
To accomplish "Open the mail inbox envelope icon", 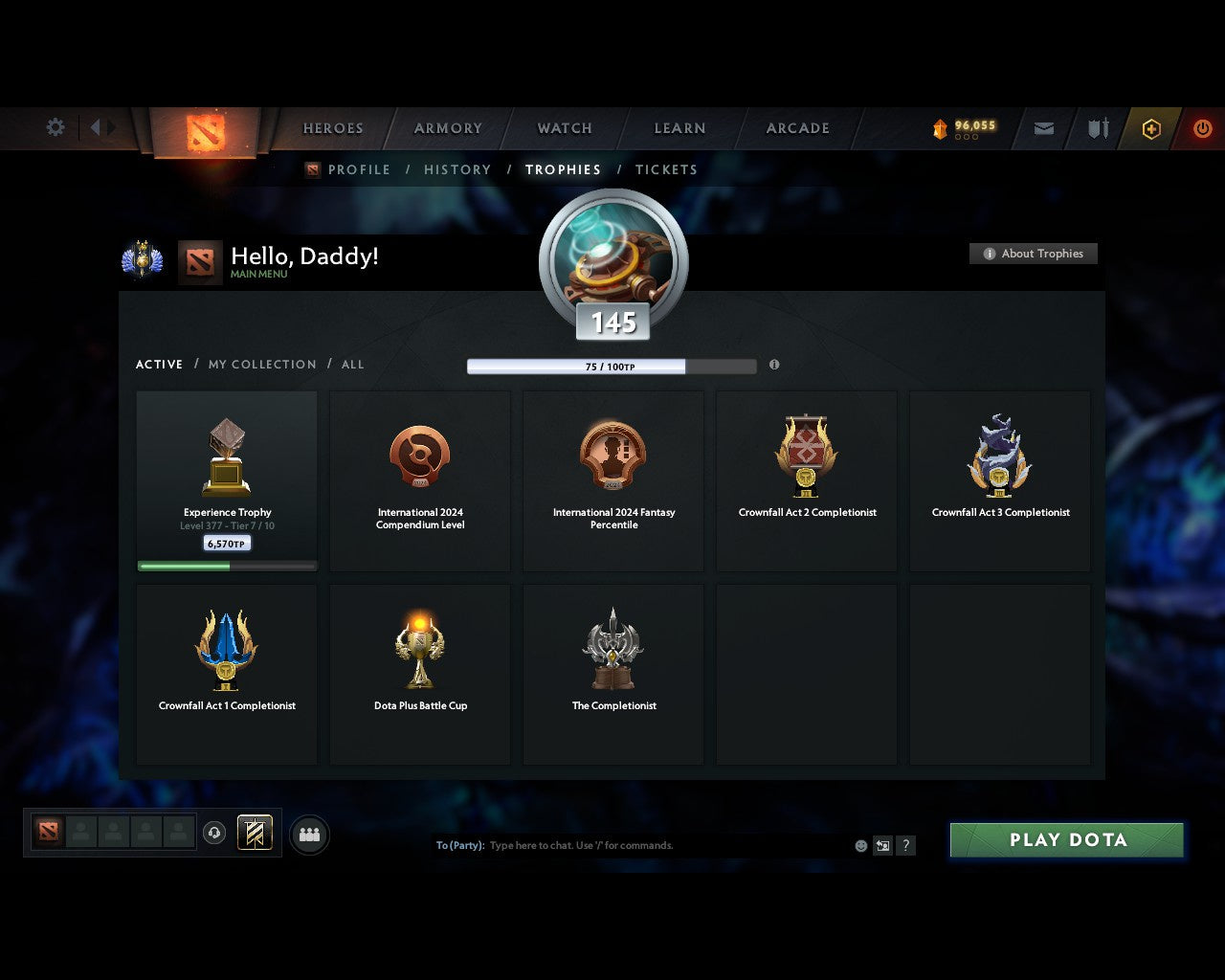I will 1043,127.
